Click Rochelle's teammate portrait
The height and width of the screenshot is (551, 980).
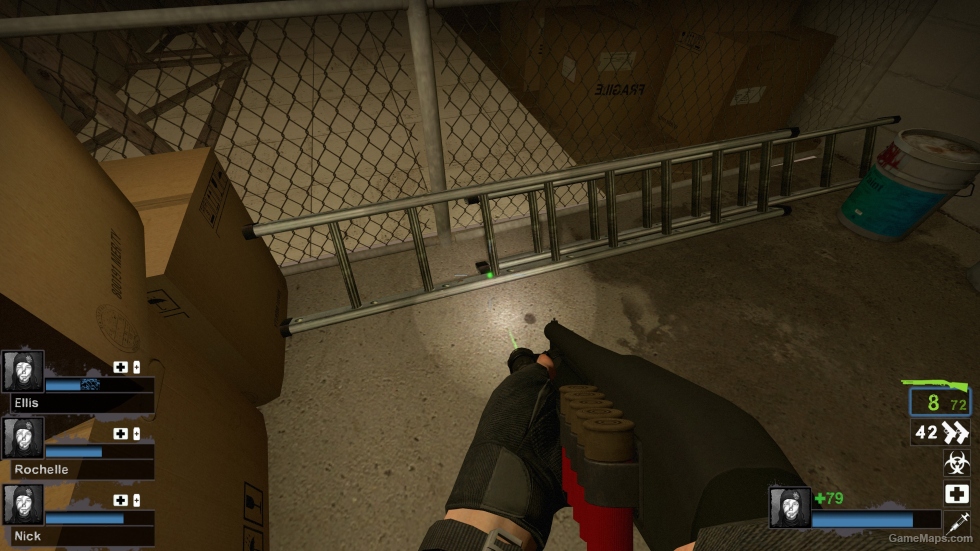coord(23,438)
